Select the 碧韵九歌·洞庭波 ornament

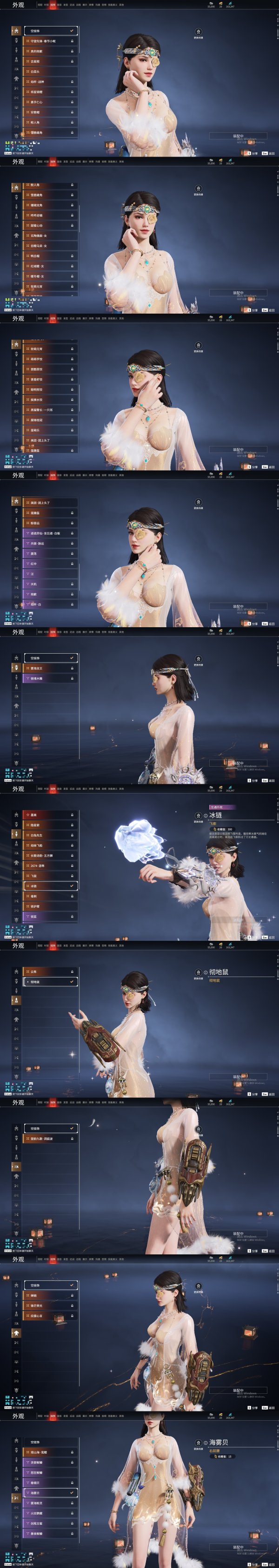coord(50,1138)
